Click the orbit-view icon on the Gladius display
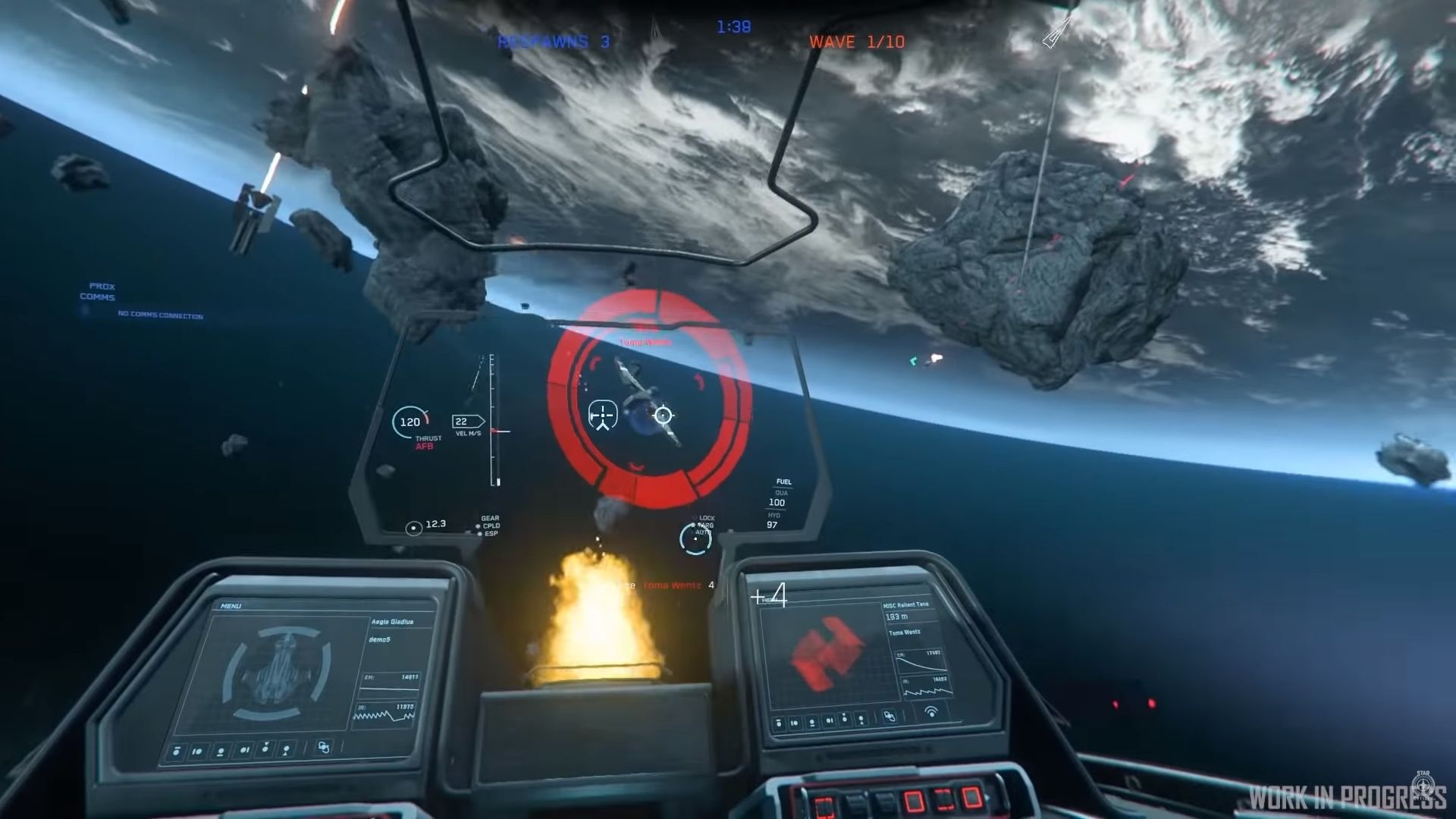This screenshot has height=819, width=1456. [324, 747]
